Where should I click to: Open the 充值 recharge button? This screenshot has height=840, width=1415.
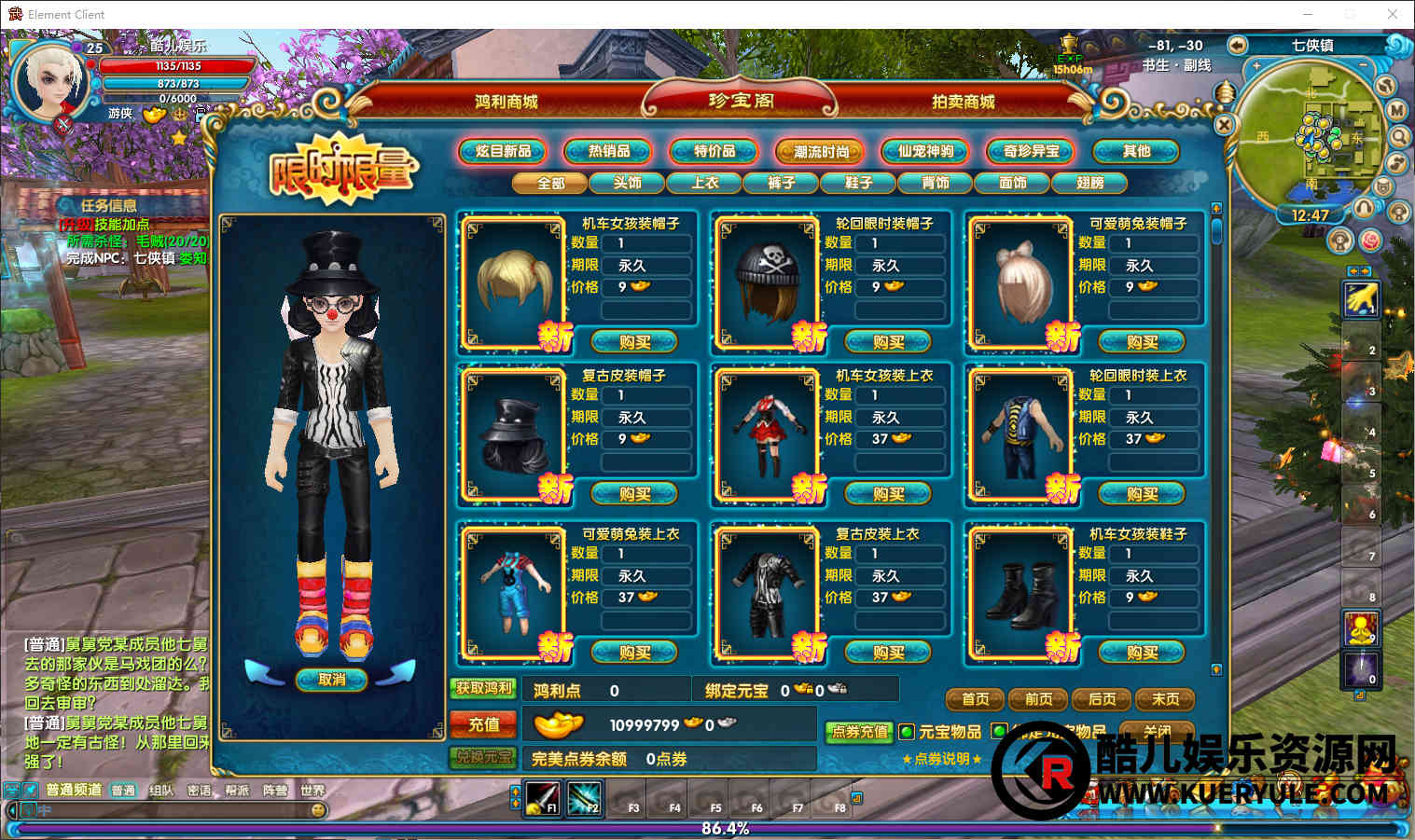point(483,724)
